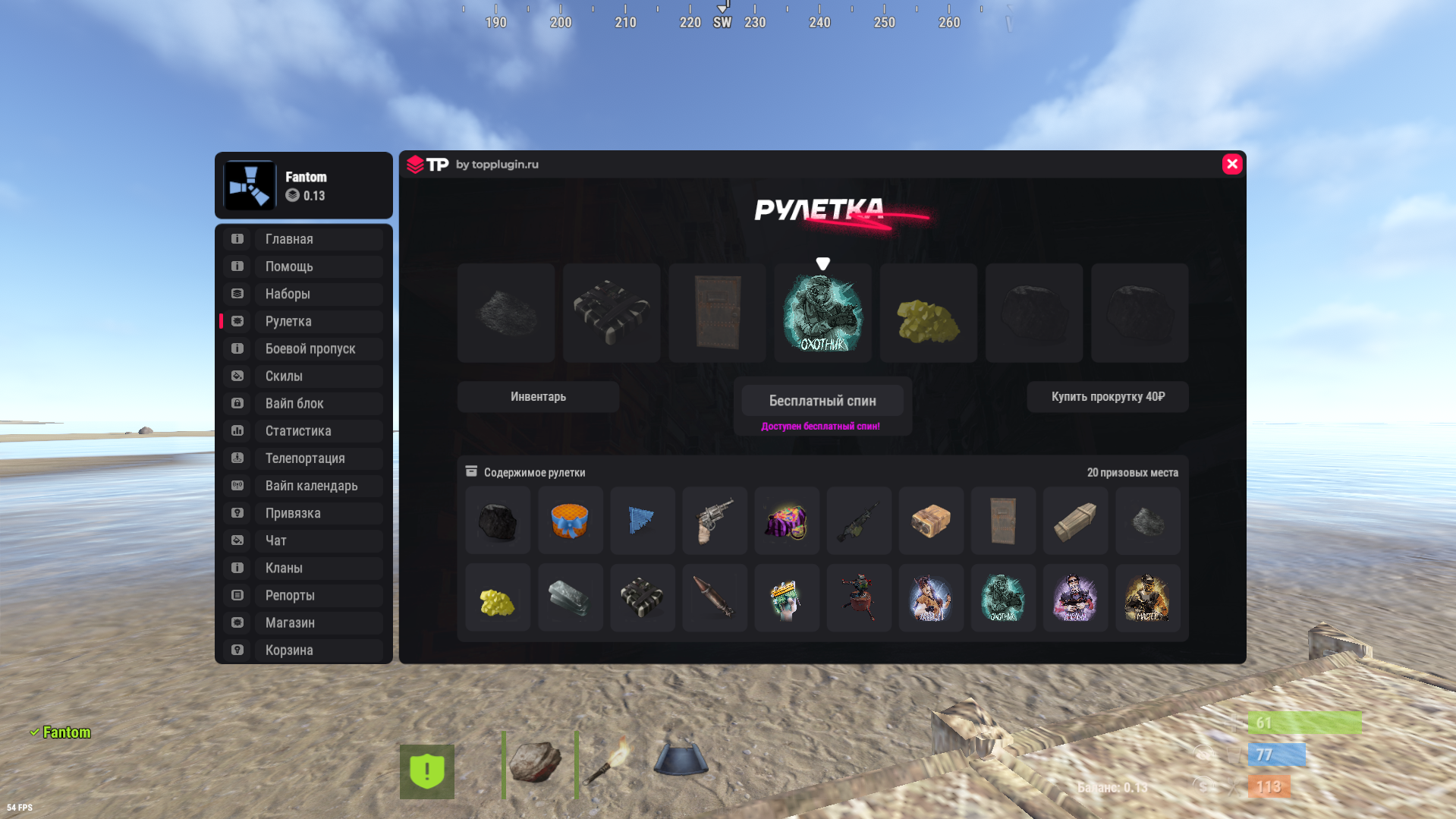Screen dimensions: 1456x819
Task: Open the Телепортация icon
Action: [x=236, y=458]
